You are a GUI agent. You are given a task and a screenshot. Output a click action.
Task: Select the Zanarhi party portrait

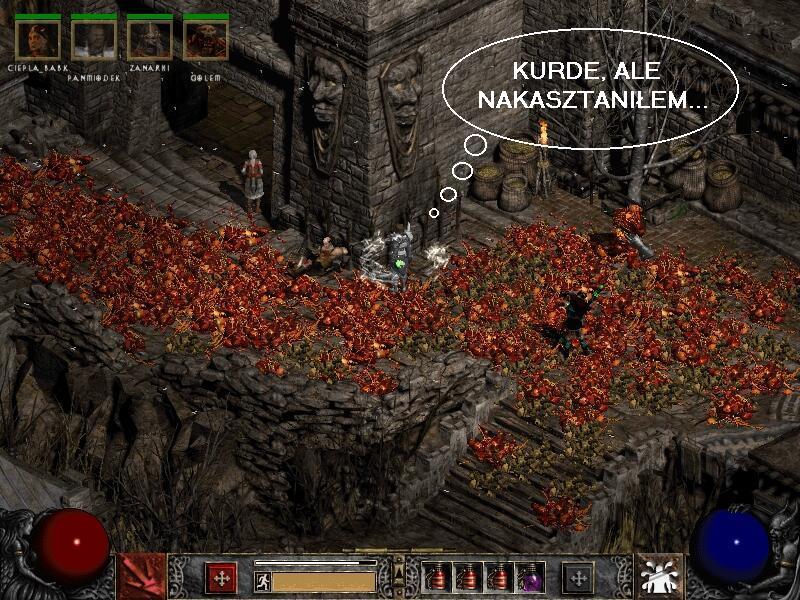(150, 39)
